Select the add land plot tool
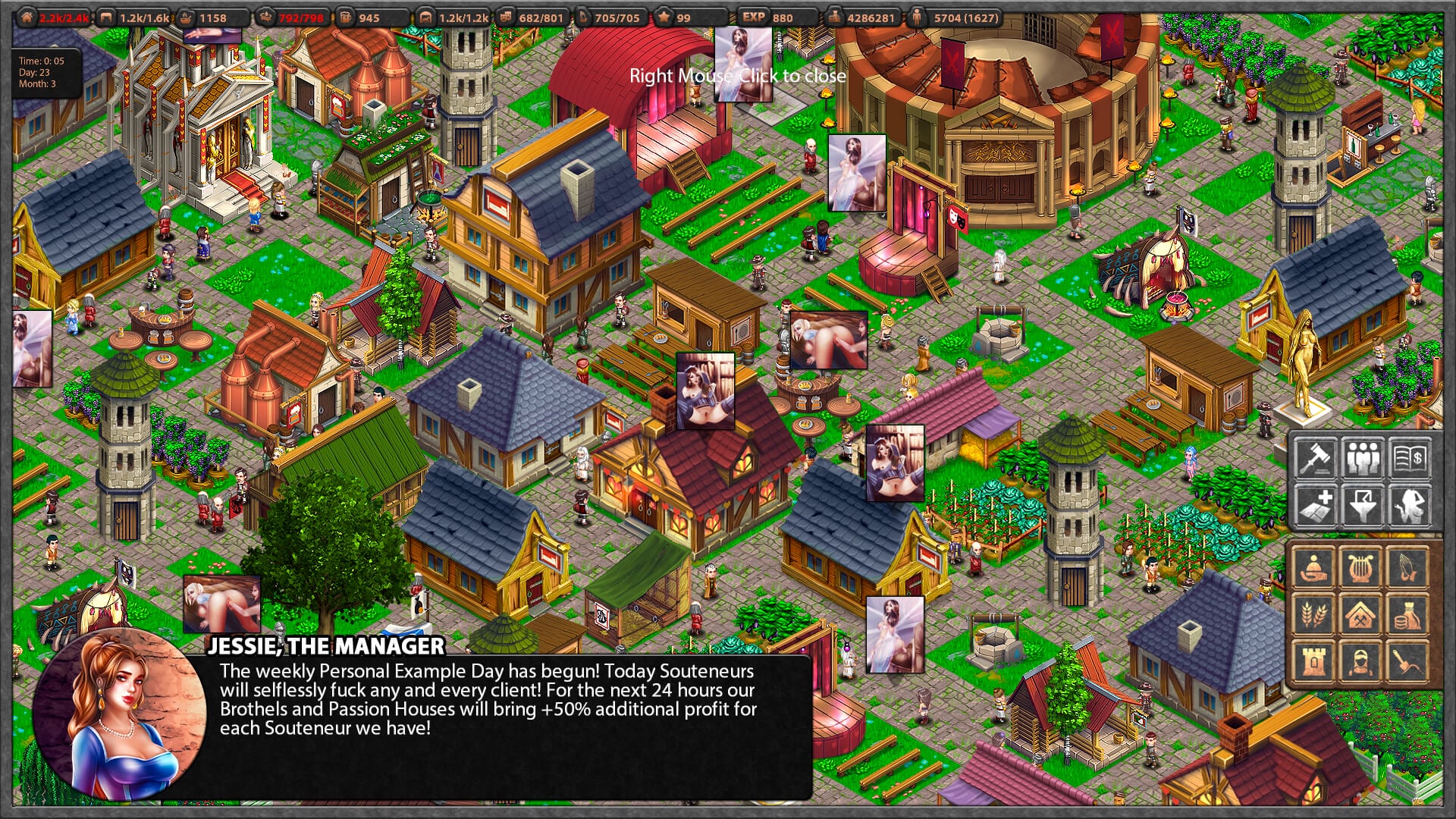This screenshot has width=1456, height=819. pos(1316,505)
